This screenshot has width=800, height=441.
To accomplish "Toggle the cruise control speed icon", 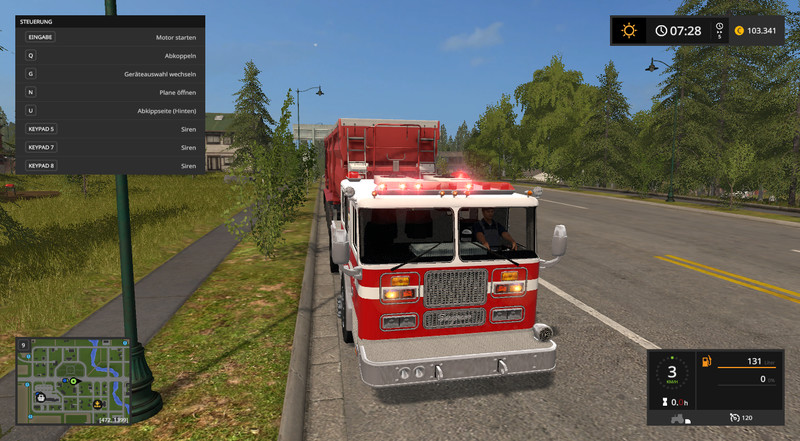I will pyautogui.click(x=734, y=416).
